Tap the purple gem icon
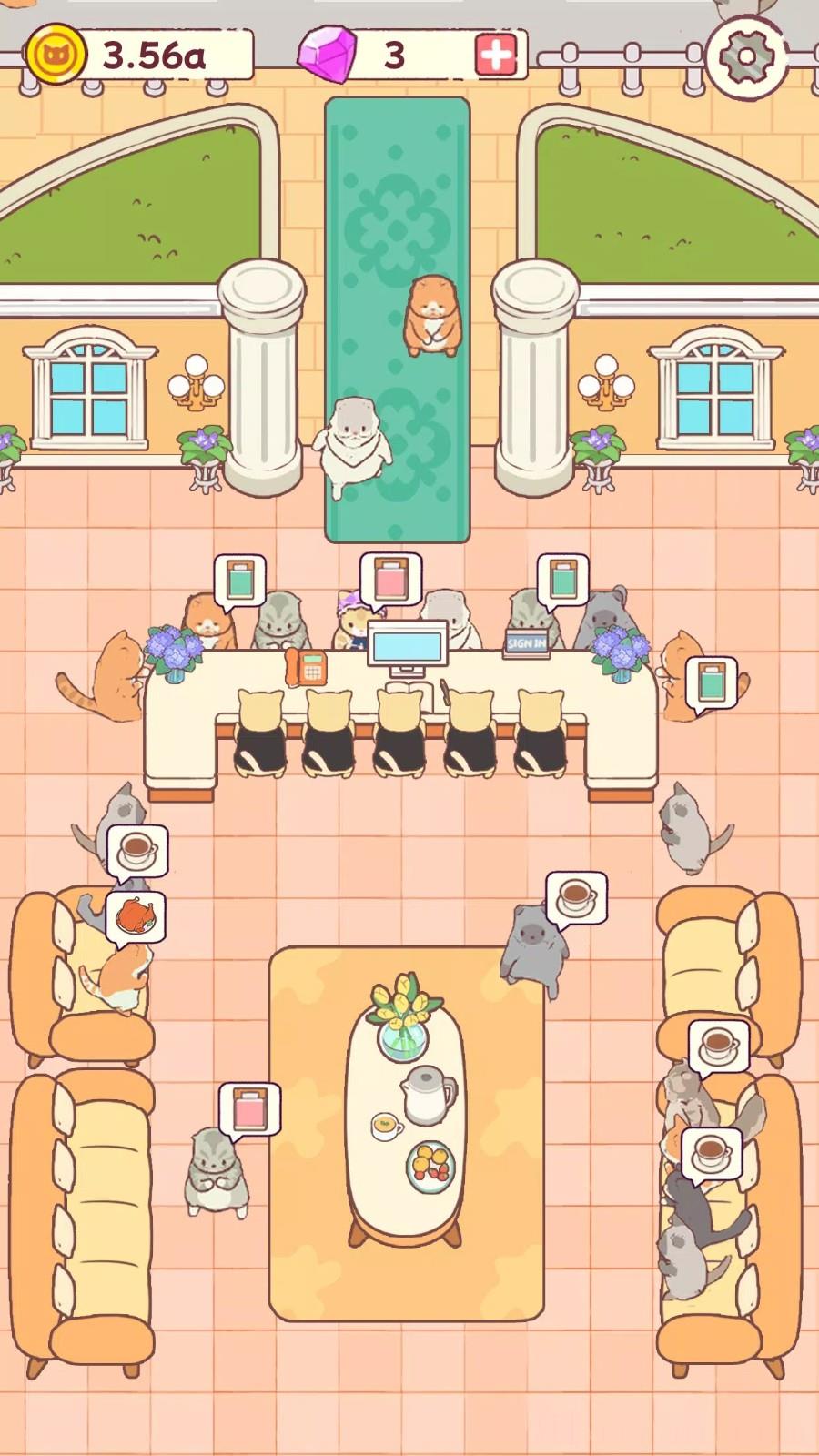The height and width of the screenshot is (1456, 819). pos(328,55)
